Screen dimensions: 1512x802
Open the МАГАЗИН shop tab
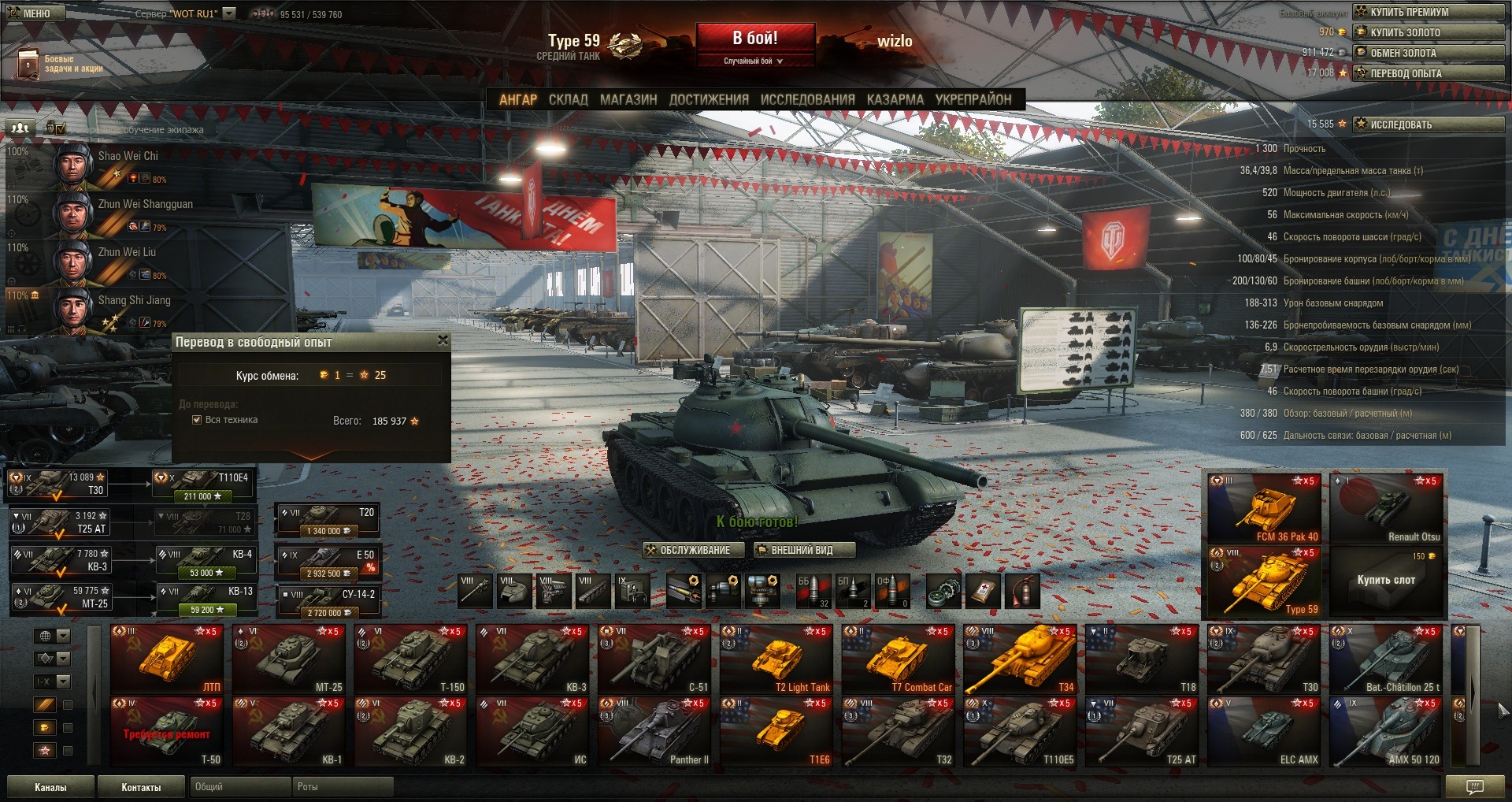[628, 100]
